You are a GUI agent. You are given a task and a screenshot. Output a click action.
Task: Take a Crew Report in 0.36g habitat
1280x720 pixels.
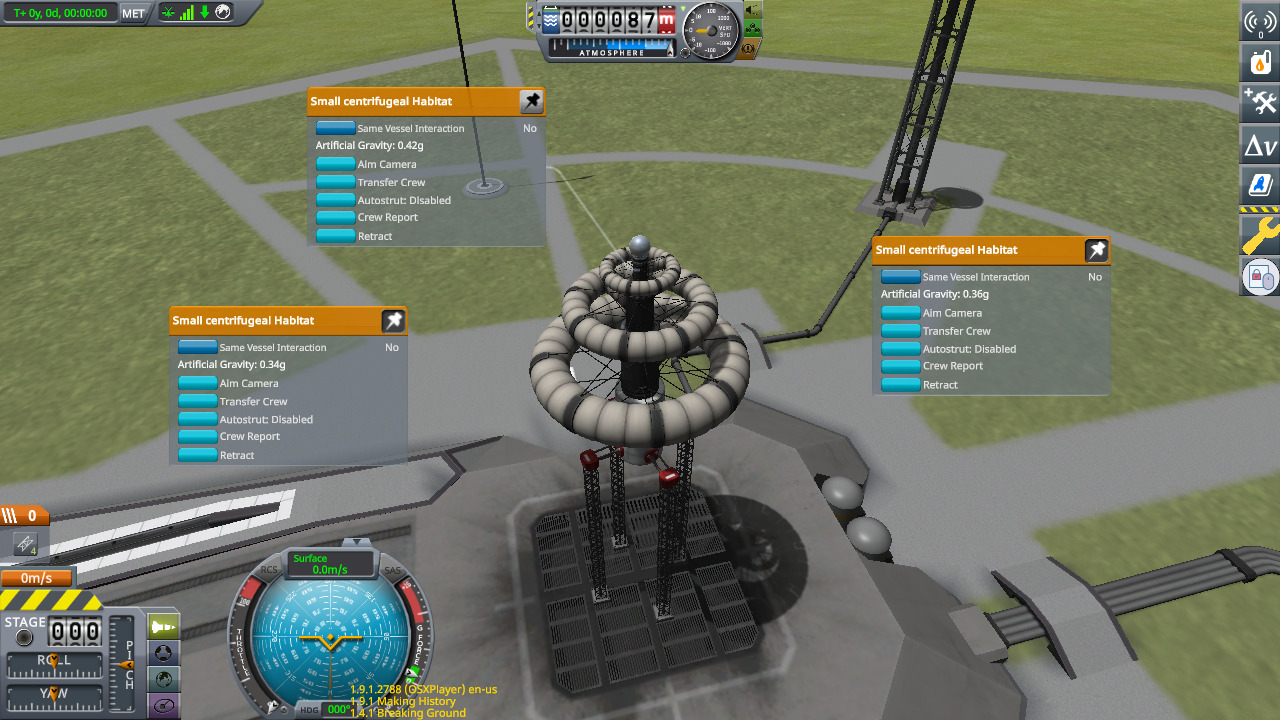pos(901,366)
